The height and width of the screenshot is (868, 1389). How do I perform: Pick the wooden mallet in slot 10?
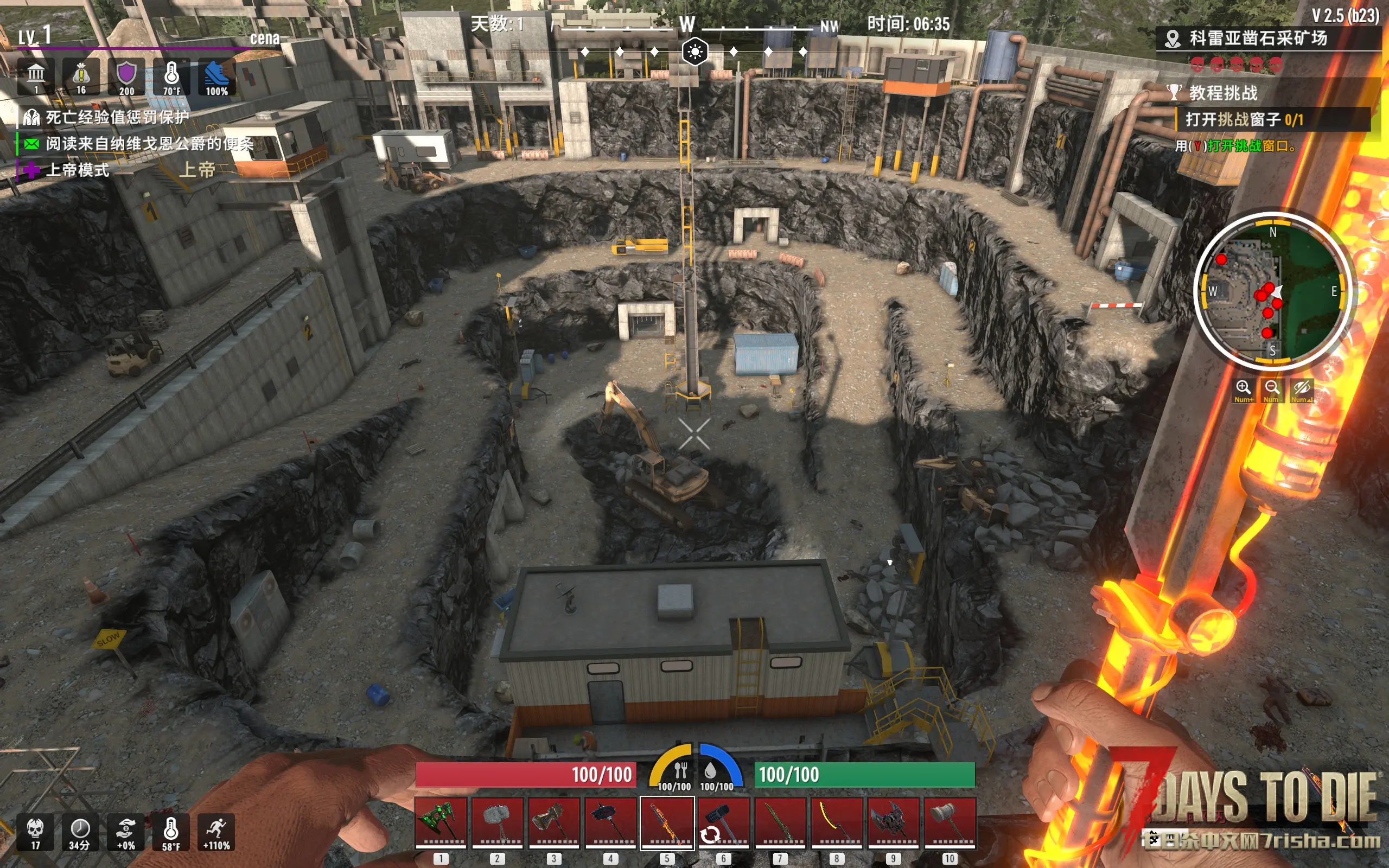tap(950, 822)
